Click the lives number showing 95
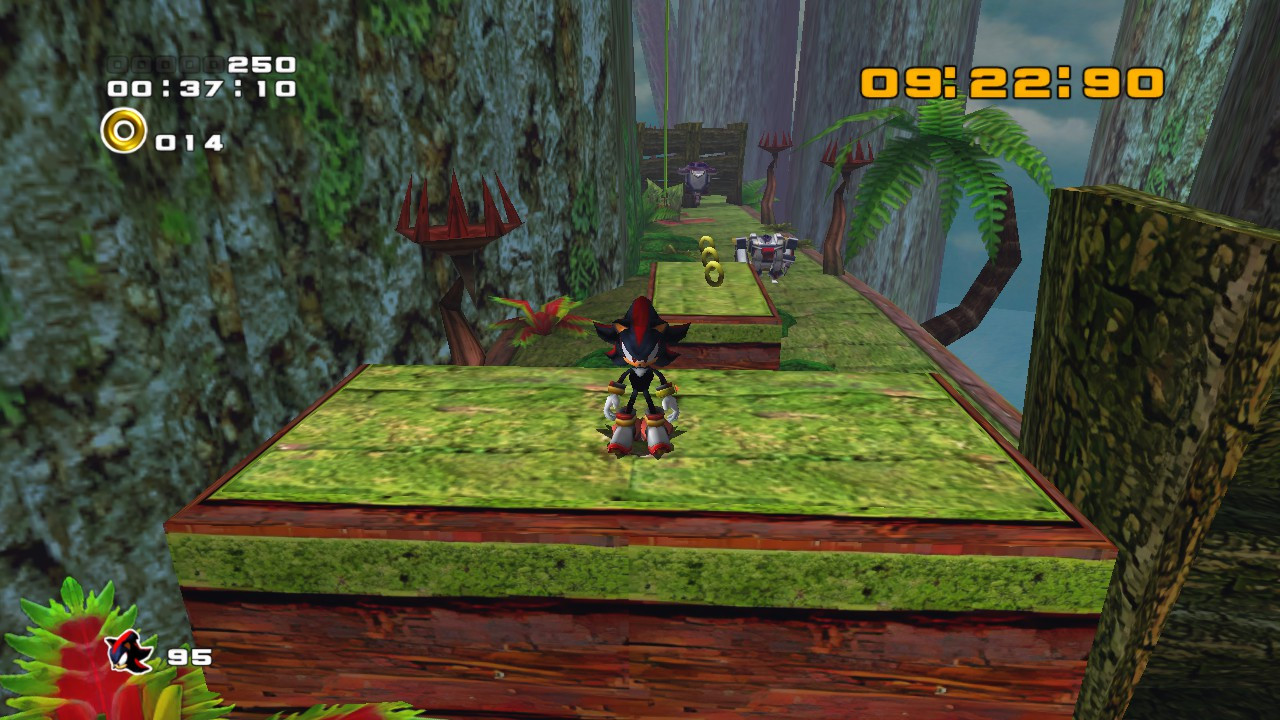The image size is (1280, 720). click(x=192, y=655)
